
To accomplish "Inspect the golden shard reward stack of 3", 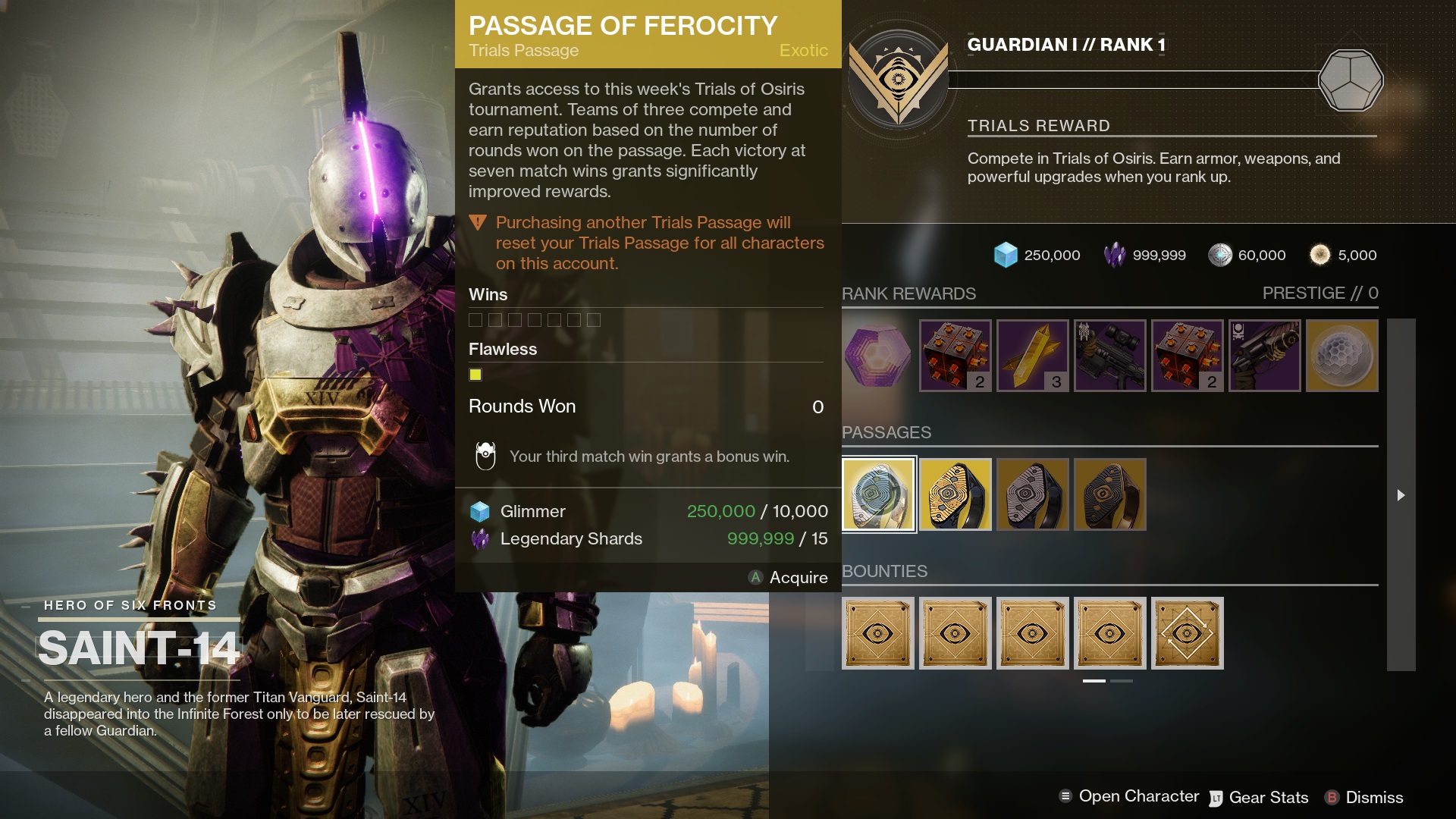I will pos(1033,356).
